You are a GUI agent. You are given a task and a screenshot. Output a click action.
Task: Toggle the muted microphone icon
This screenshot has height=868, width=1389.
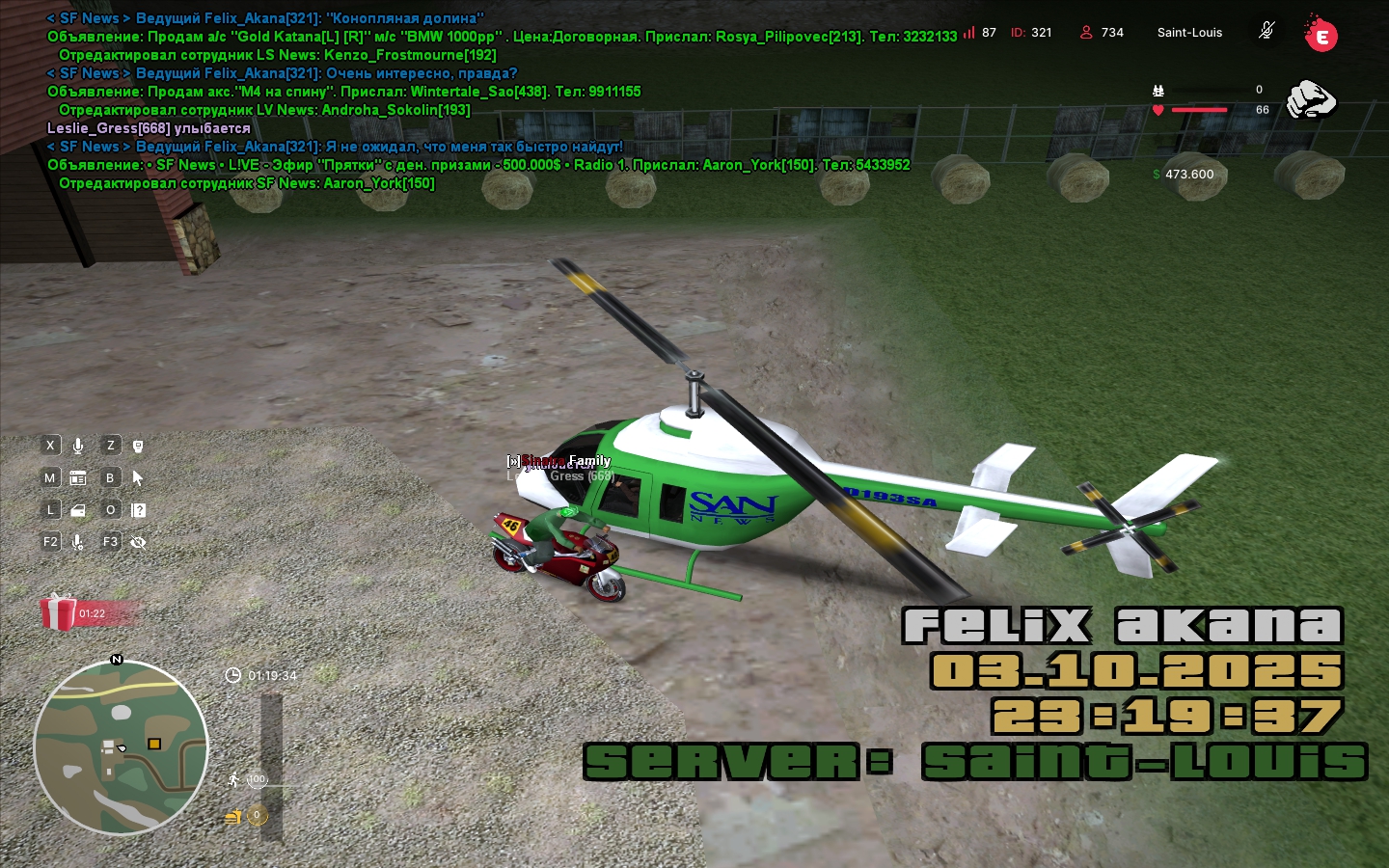coord(1266,31)
